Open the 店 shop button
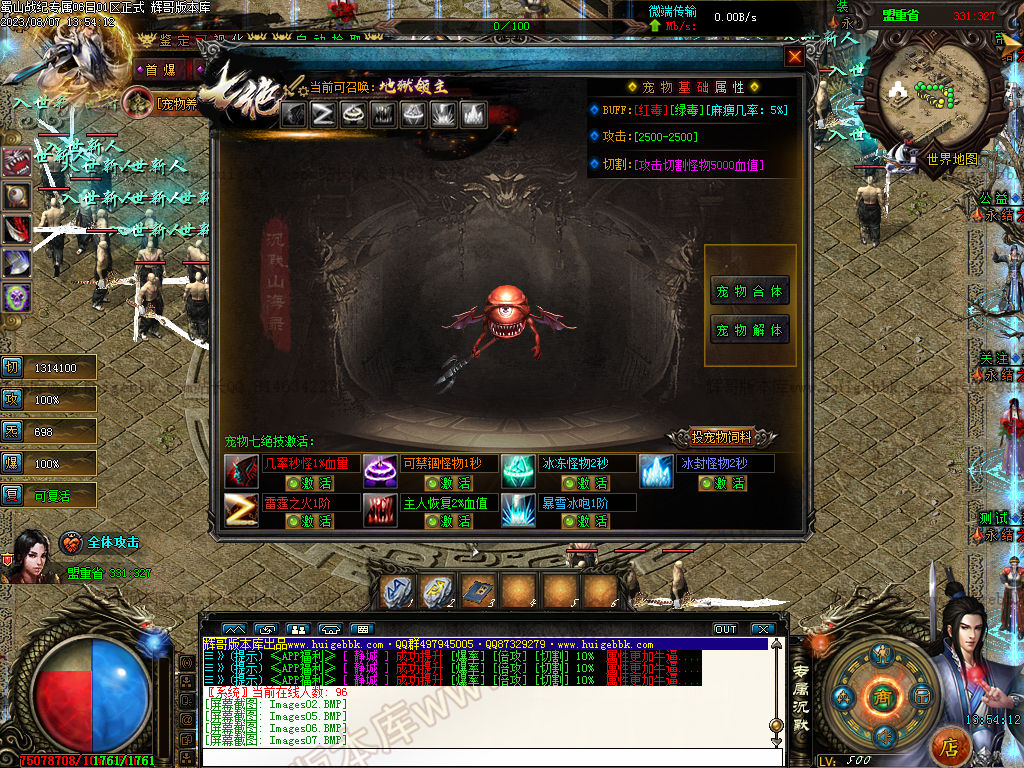 [950, 746]
